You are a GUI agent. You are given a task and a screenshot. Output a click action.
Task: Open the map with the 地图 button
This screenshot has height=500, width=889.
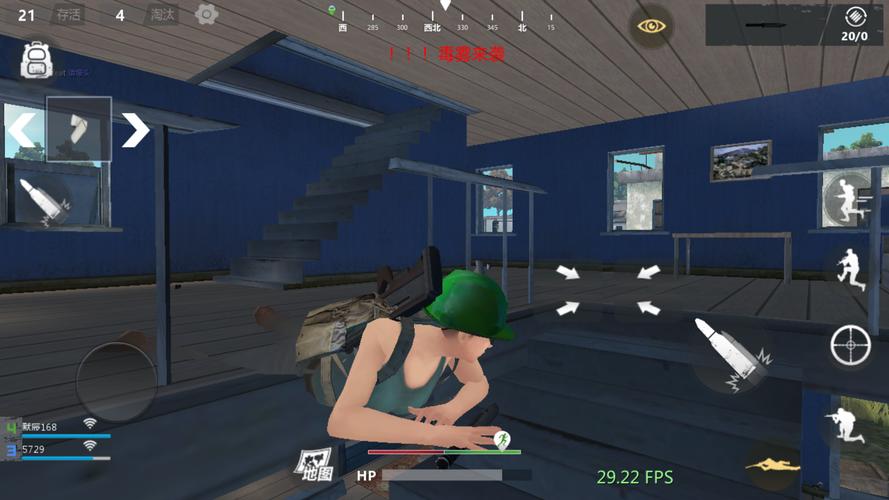coord(312,463)
